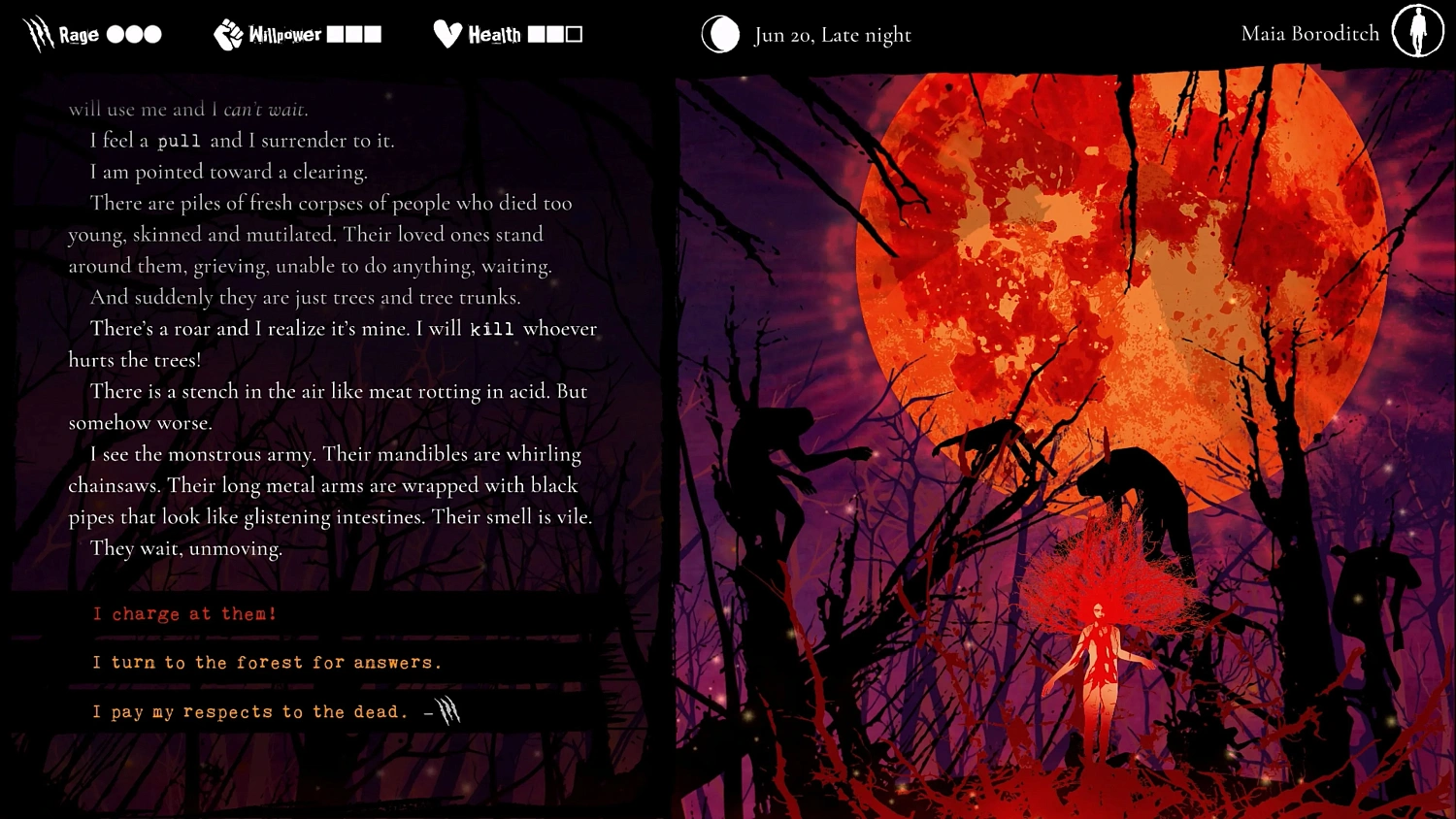Expand the Rage stat tracker
Image resolution: width=1456 pixels, height=819 pixels.
92,33
